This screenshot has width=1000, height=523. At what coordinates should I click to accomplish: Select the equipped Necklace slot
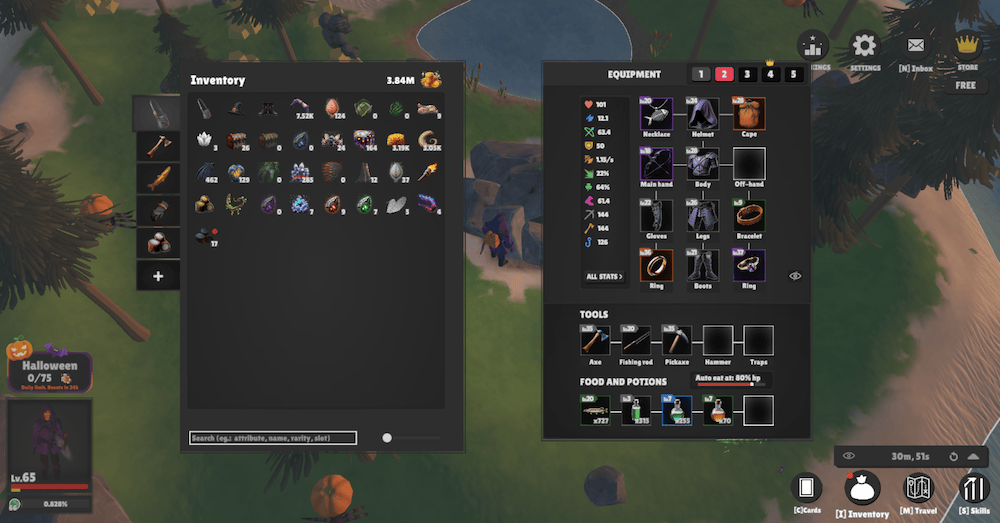[x=656, y=113]
